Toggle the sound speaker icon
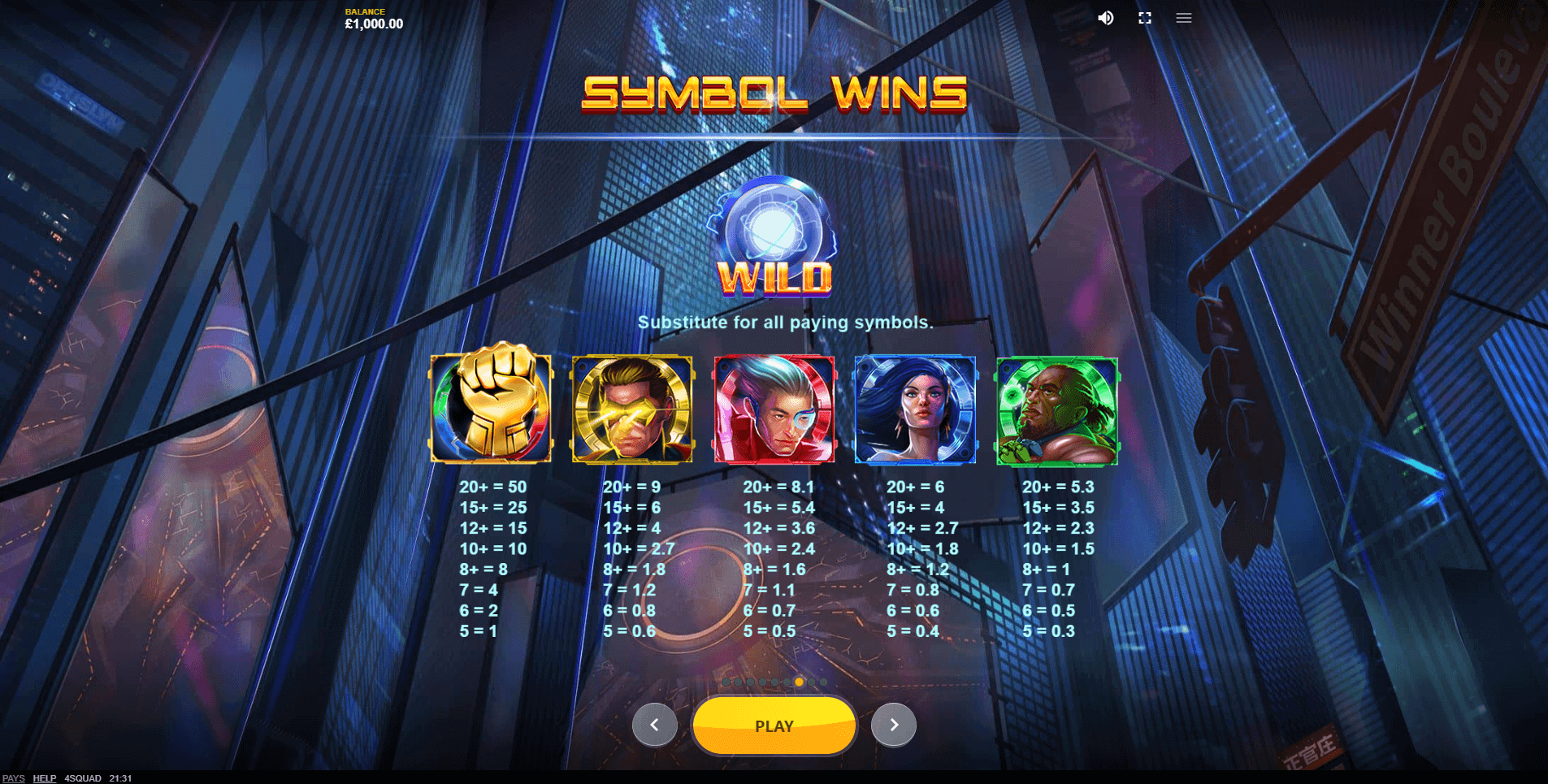Viewport: 1548px width, 784px height. pyautogui.click(x=1105, y=18)
